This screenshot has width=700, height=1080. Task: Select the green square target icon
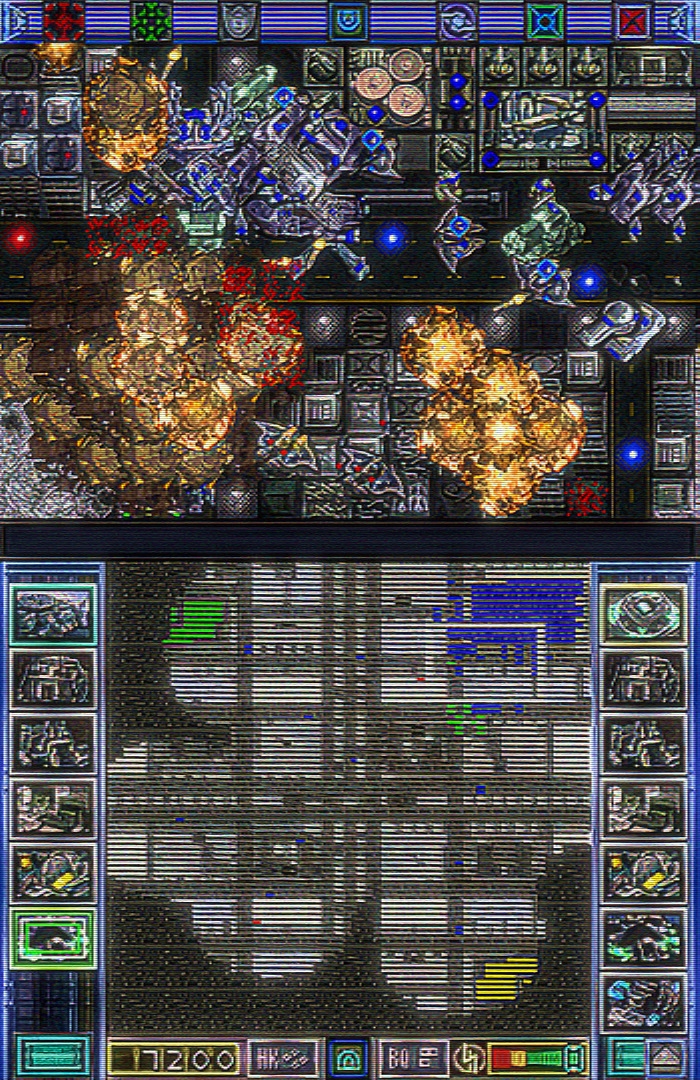click(545, 20)
